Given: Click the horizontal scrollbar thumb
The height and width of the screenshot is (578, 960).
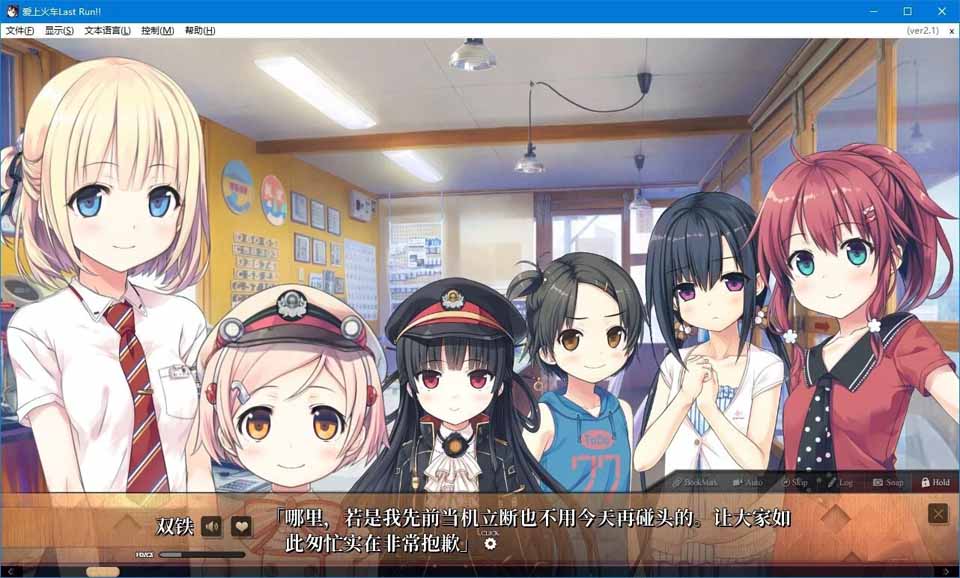Looking at the screenshot, I should coord(102,572).
